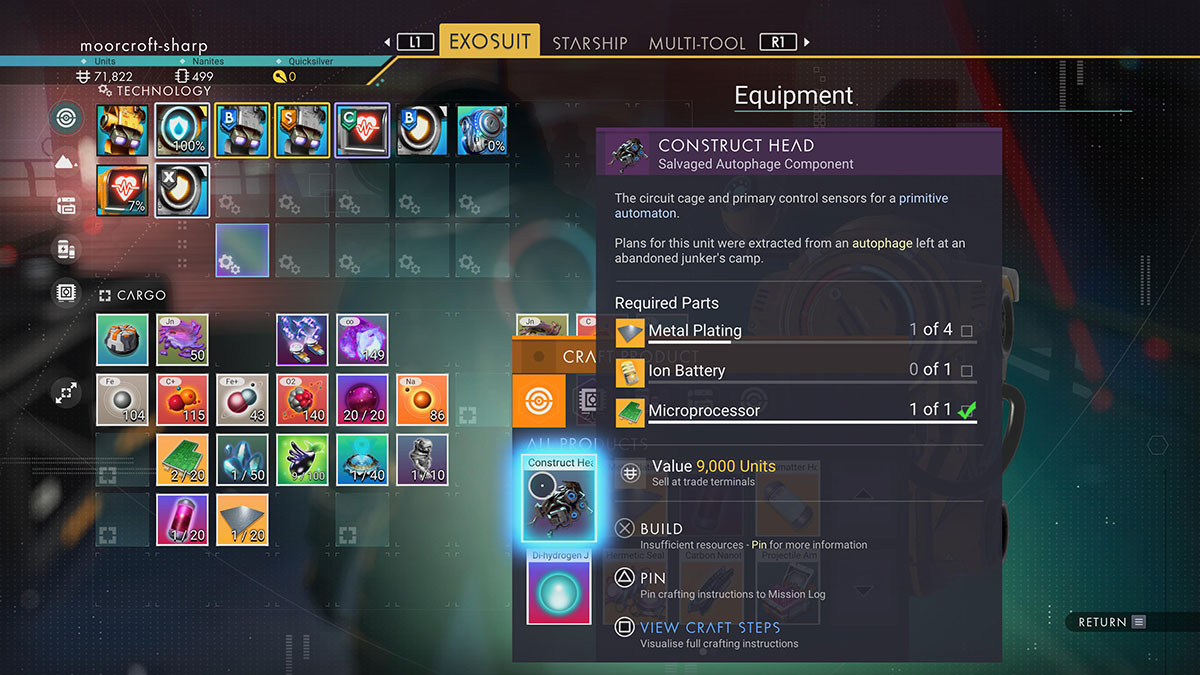Choose the Metal Plating cargo slot
Image resolution: width=1200 pixels, height=675 pixels.
pos(242,519)
